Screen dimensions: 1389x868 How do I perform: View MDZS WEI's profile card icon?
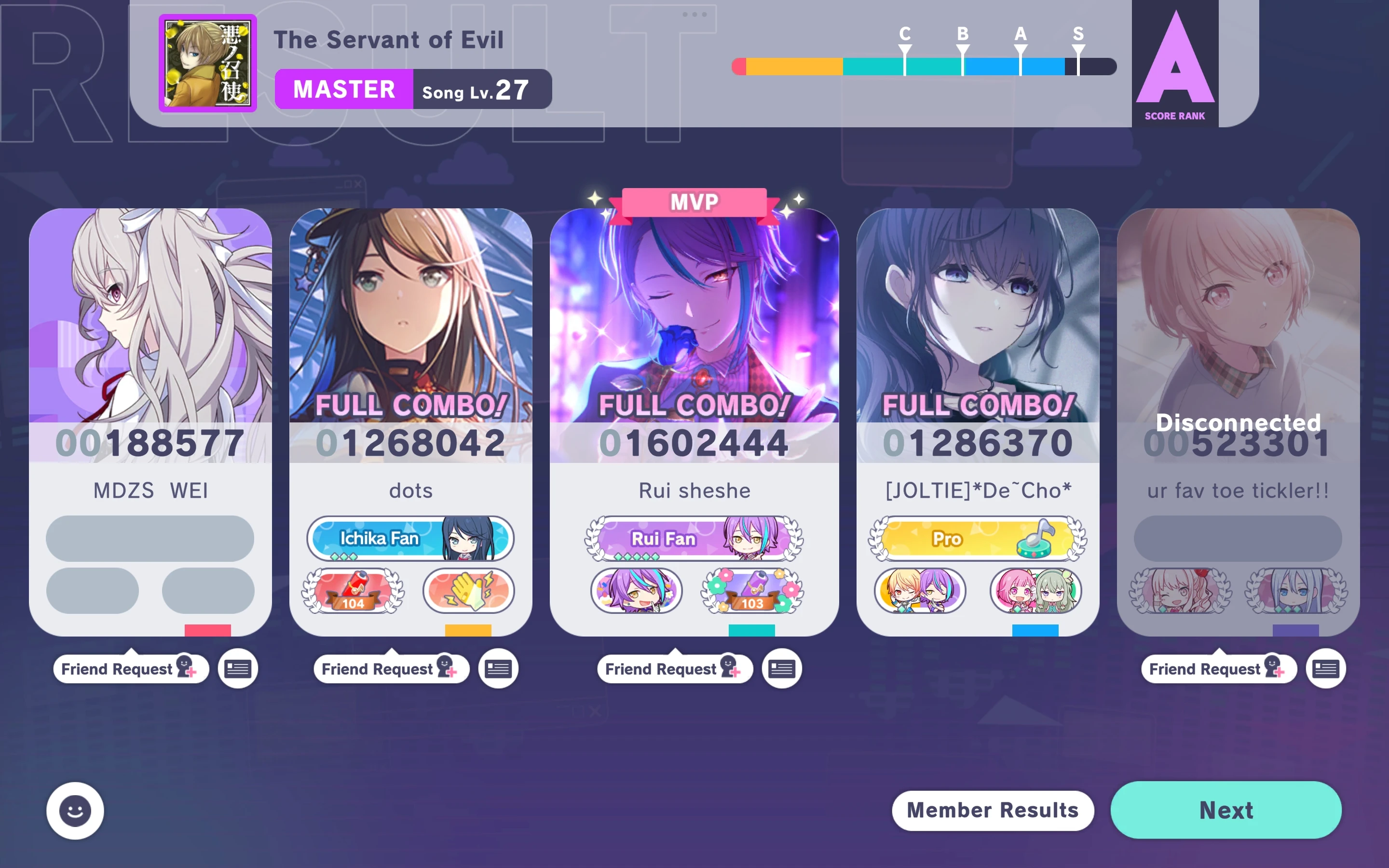tap(238, 668)
